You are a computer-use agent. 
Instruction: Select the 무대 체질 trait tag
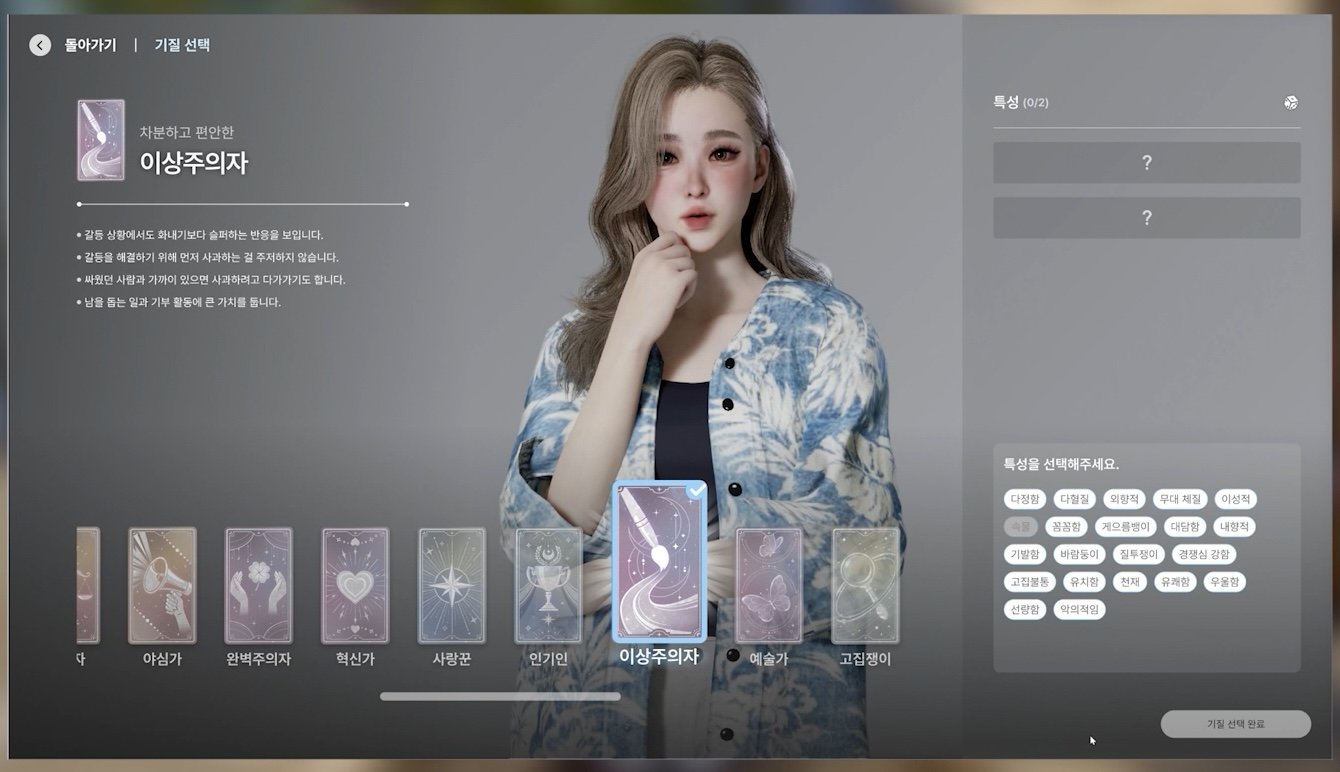coord(1180,499)
